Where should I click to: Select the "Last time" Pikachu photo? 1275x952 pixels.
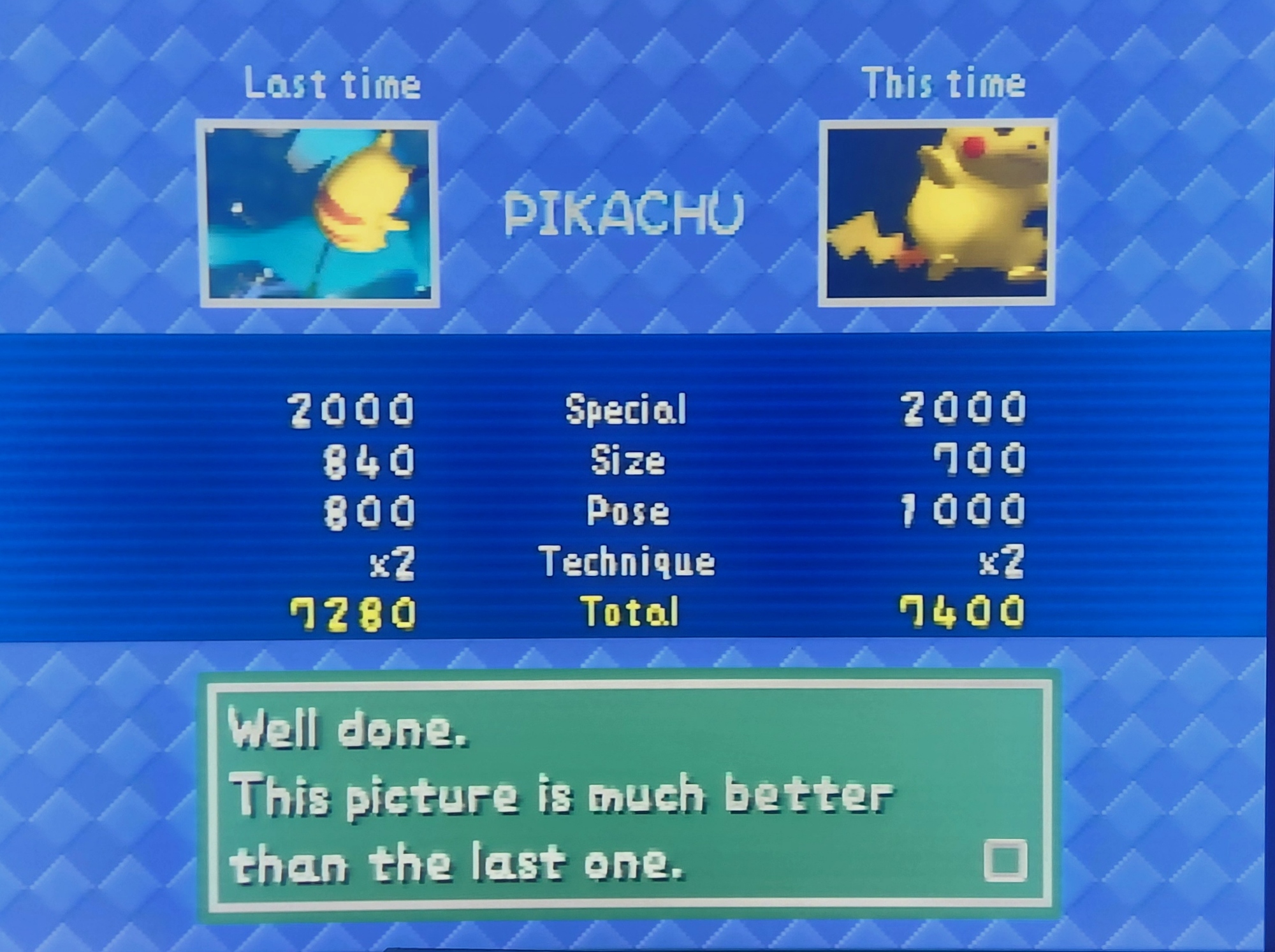319,214
